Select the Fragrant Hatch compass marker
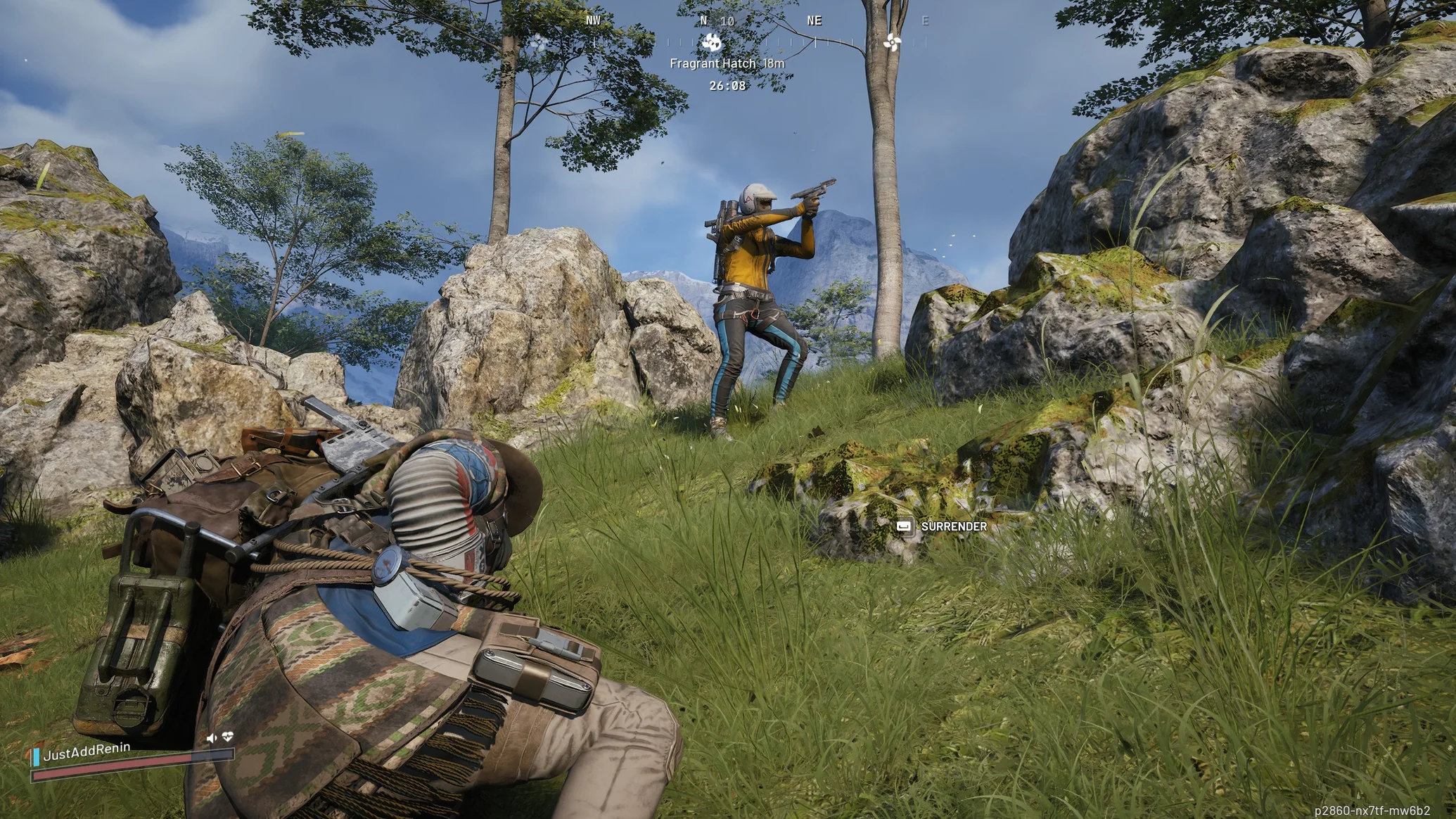The height and width of the screenshot is (819, 1456). pos(711,42)
